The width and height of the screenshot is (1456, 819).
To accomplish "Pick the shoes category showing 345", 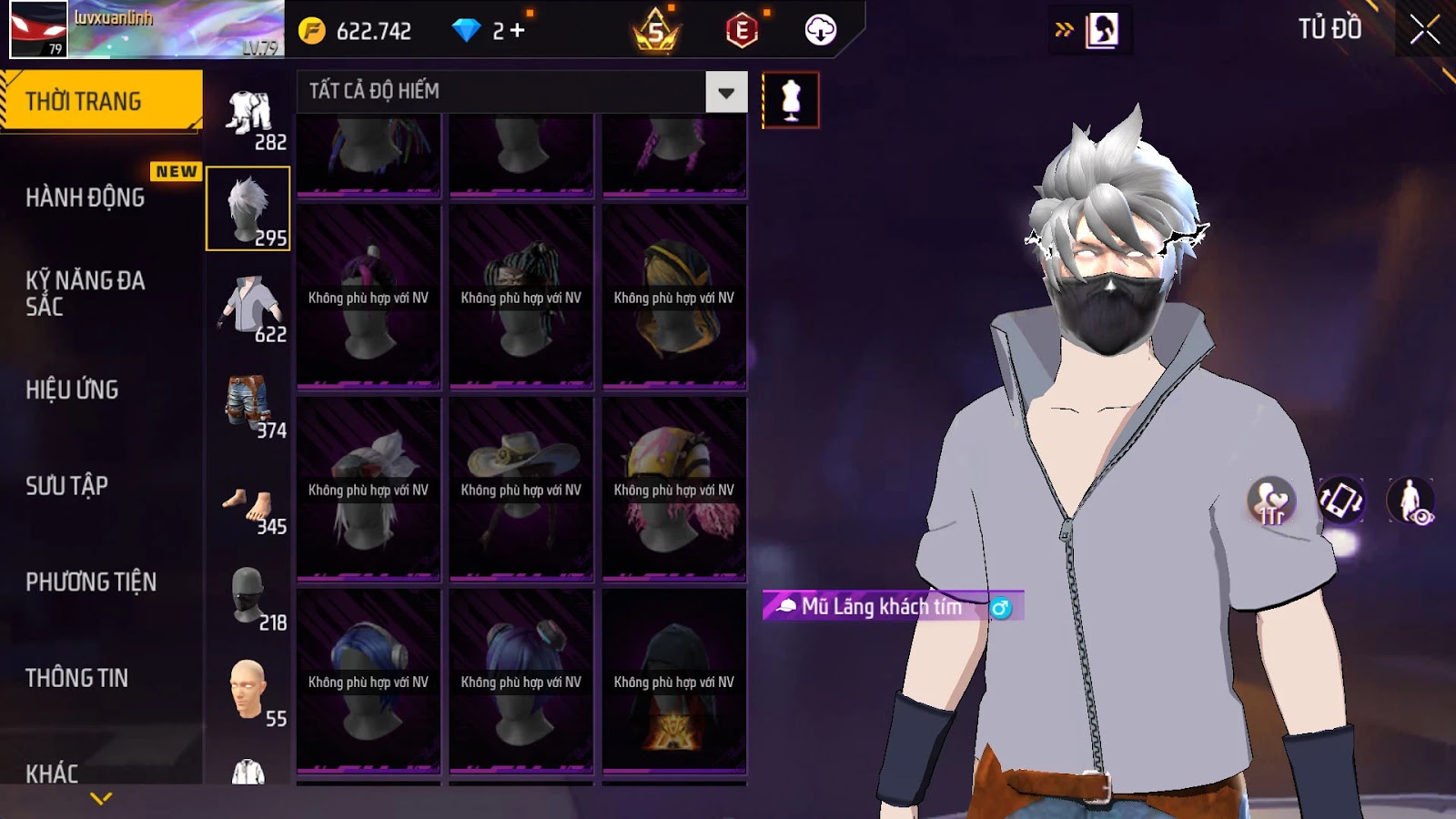I will click(x=248, y=506).
